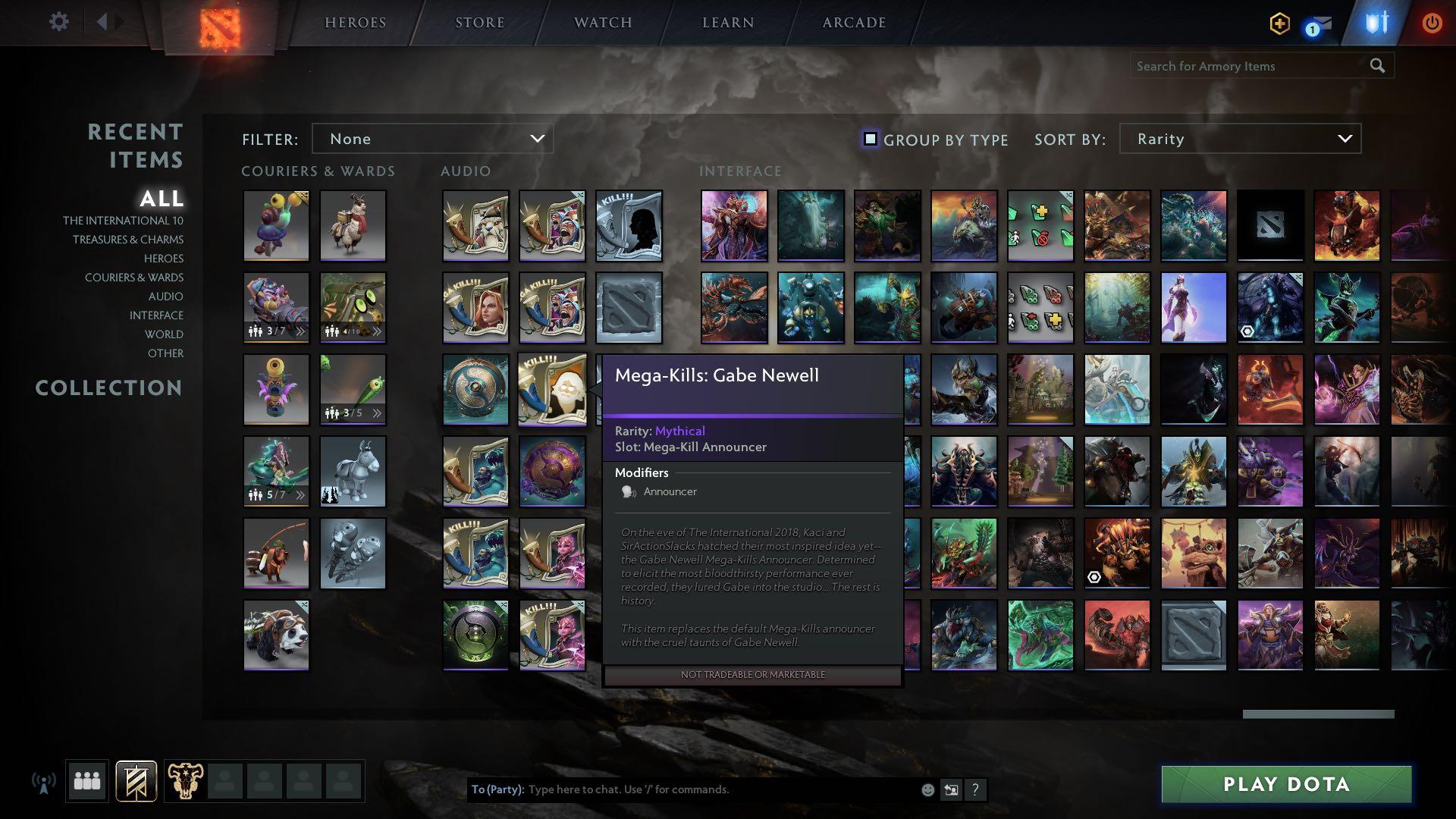Viewport: 1456px width, 819px height.
Task: Switch to the ARCADE tab
Action: [x=853, y=22]
